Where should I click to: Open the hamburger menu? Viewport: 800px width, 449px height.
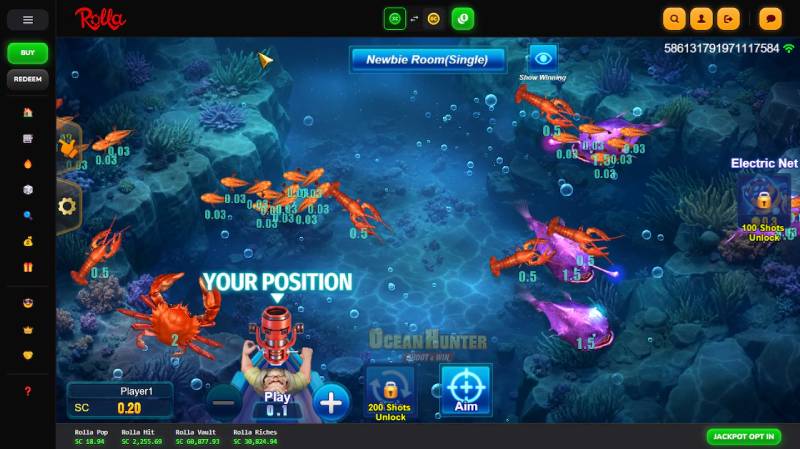28,19
